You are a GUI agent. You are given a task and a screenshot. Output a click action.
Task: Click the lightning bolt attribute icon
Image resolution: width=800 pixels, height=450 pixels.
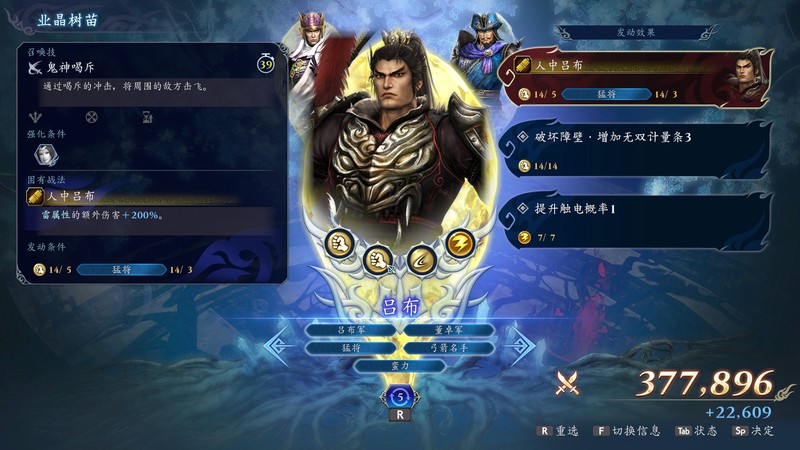click(458, 243)
